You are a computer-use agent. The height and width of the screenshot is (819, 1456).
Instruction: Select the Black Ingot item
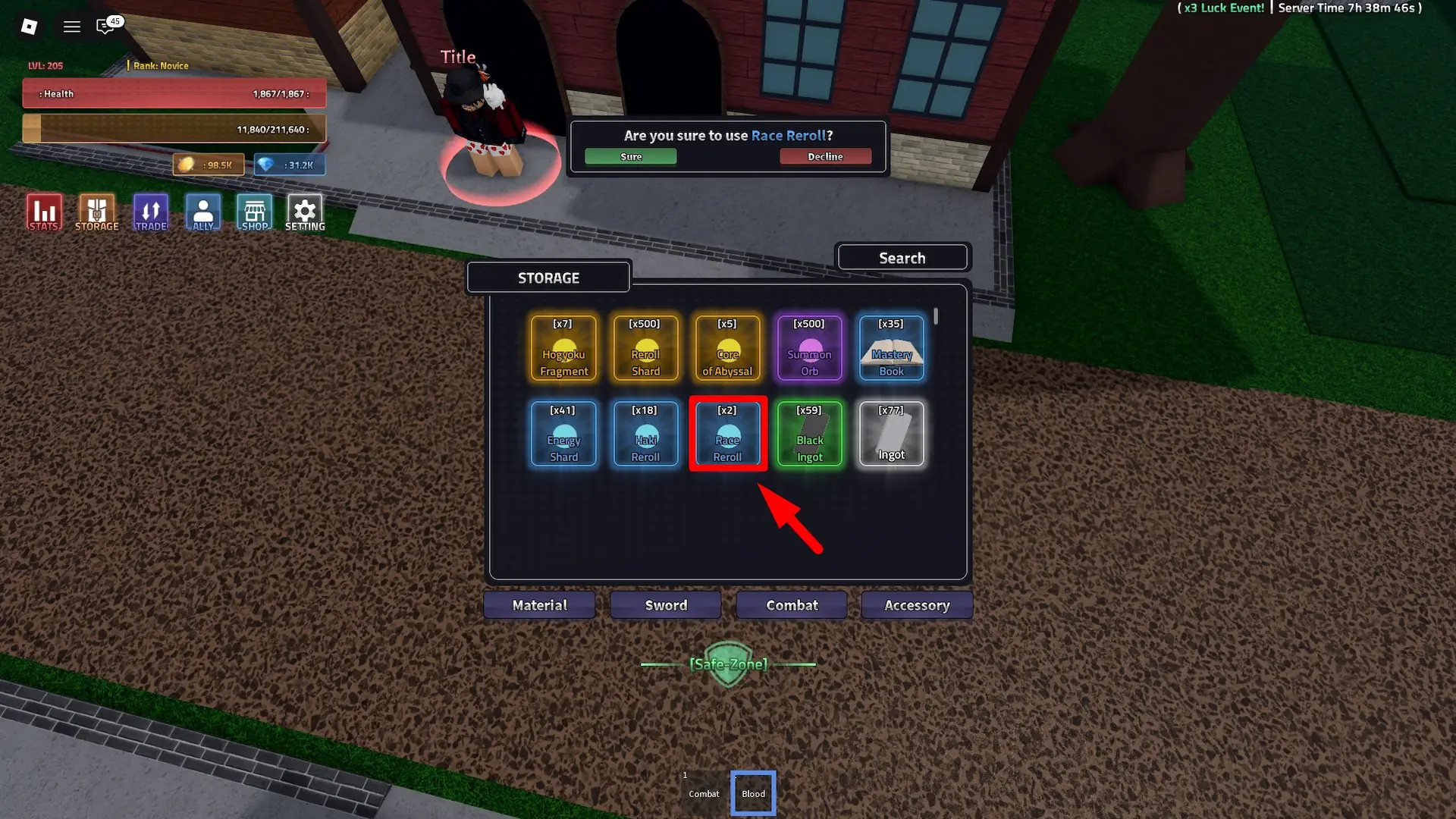pos(809,434)
